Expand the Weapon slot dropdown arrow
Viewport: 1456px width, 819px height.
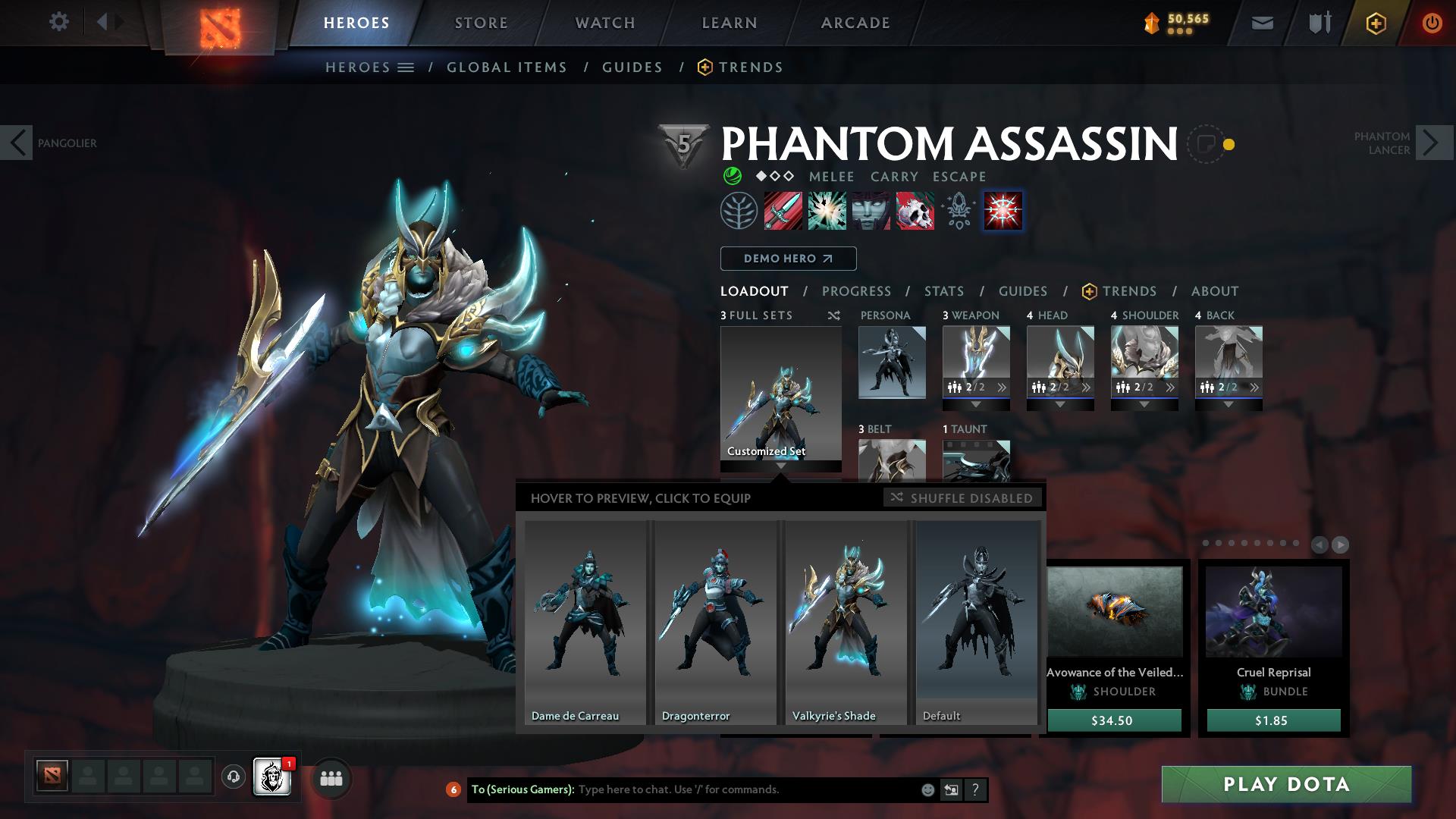click(x=976, y=403)
